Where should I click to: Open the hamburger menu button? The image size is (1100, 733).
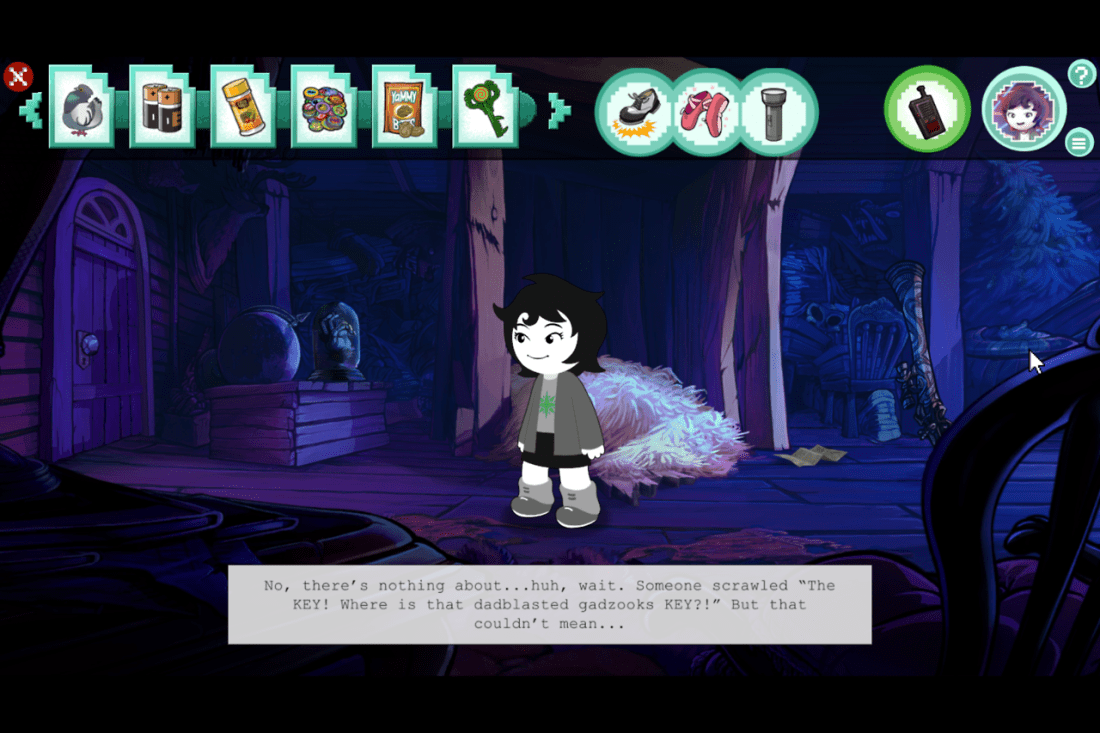pyautogui.click(x=1079, y=142)
